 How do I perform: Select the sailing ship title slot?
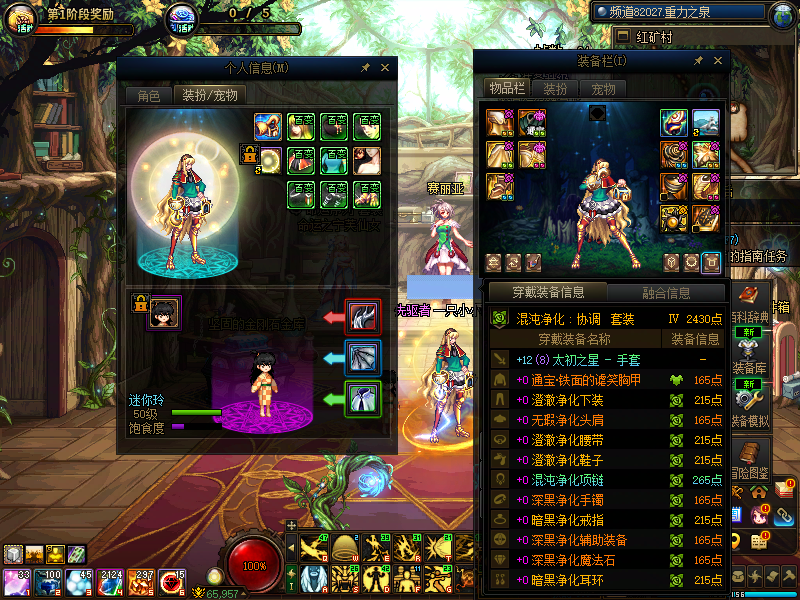tap(706, 123)
